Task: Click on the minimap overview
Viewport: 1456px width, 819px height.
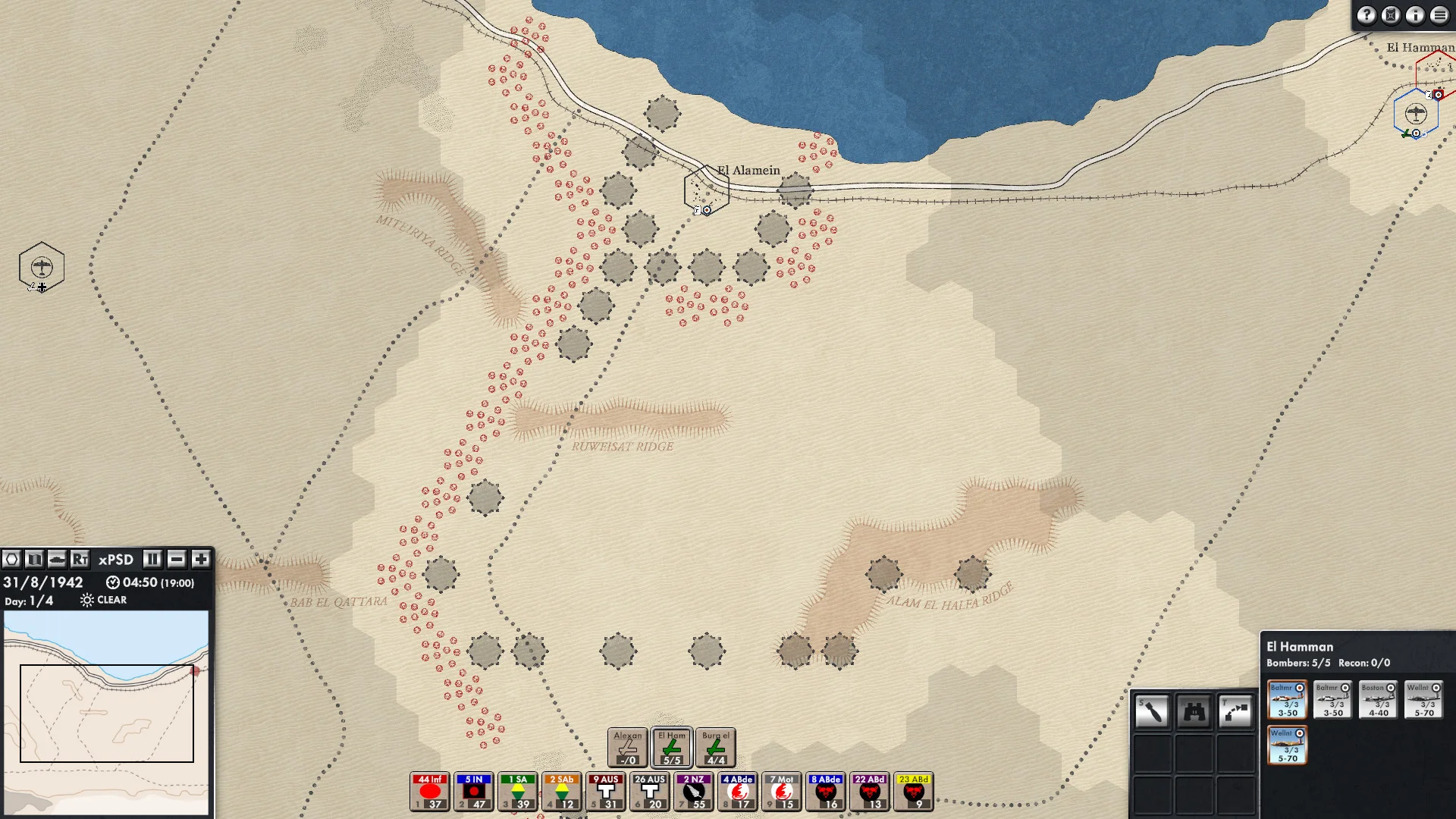Action: [106, 713]
